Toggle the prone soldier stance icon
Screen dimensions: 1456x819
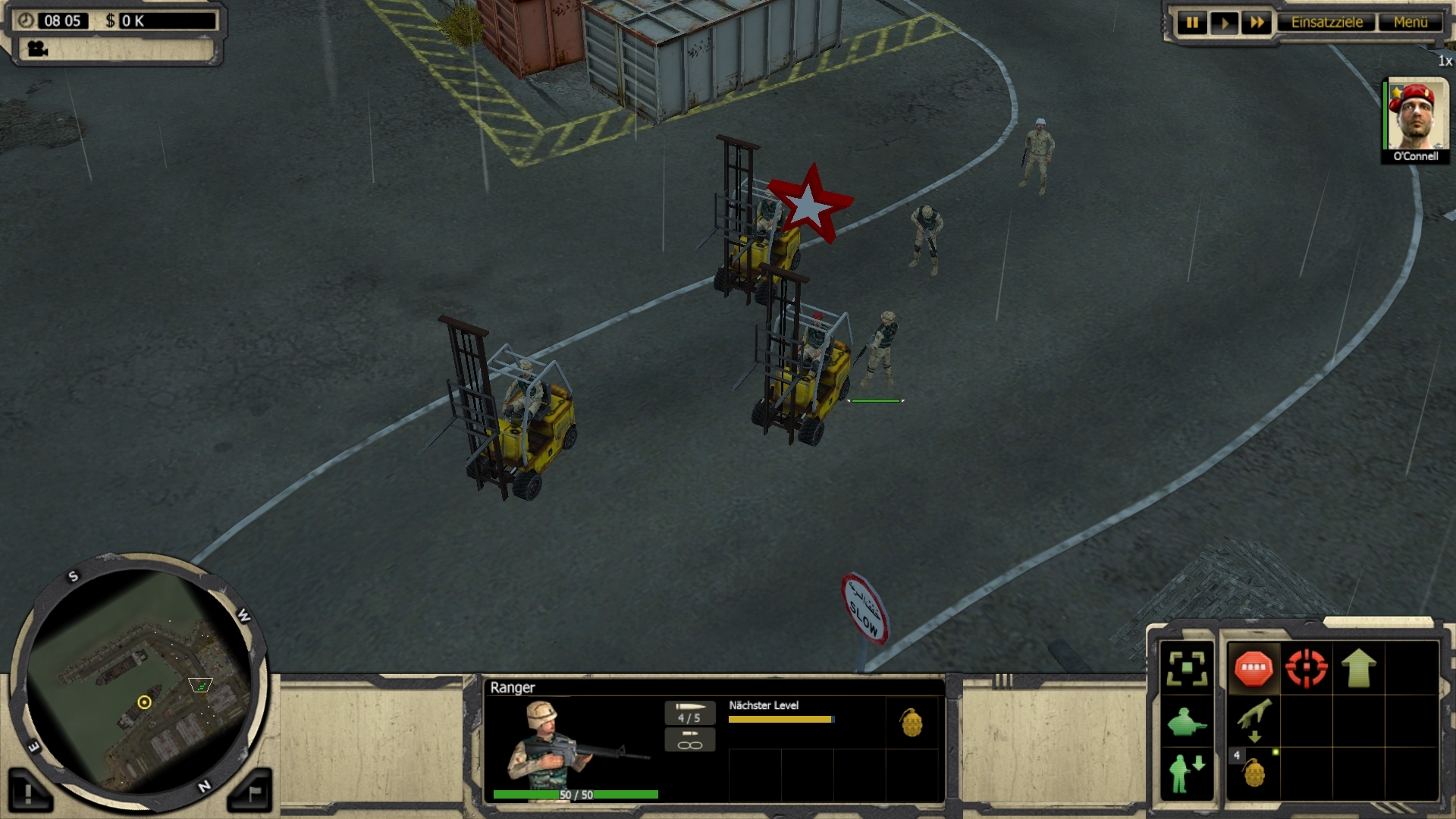coord(1187,722)
